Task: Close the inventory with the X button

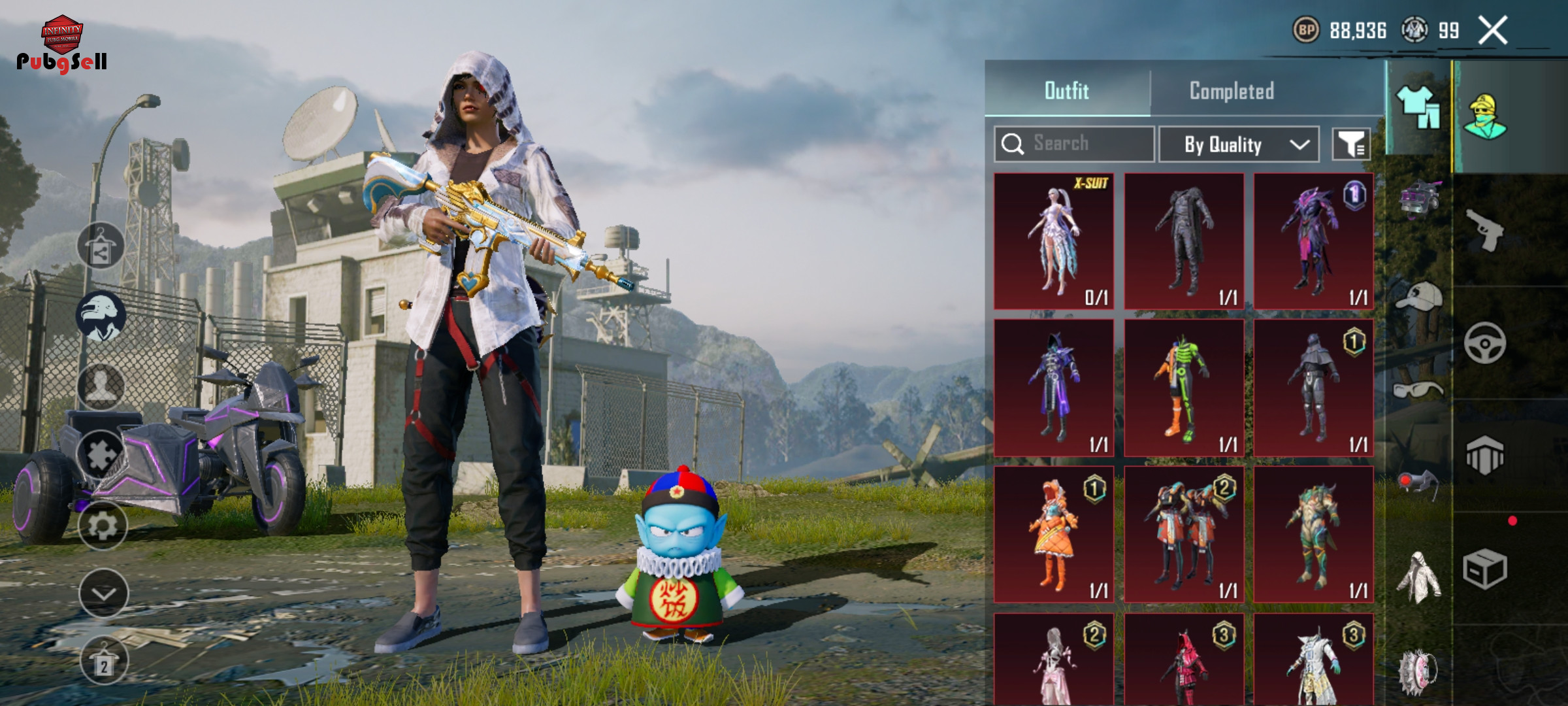Action: (1493, 31)
